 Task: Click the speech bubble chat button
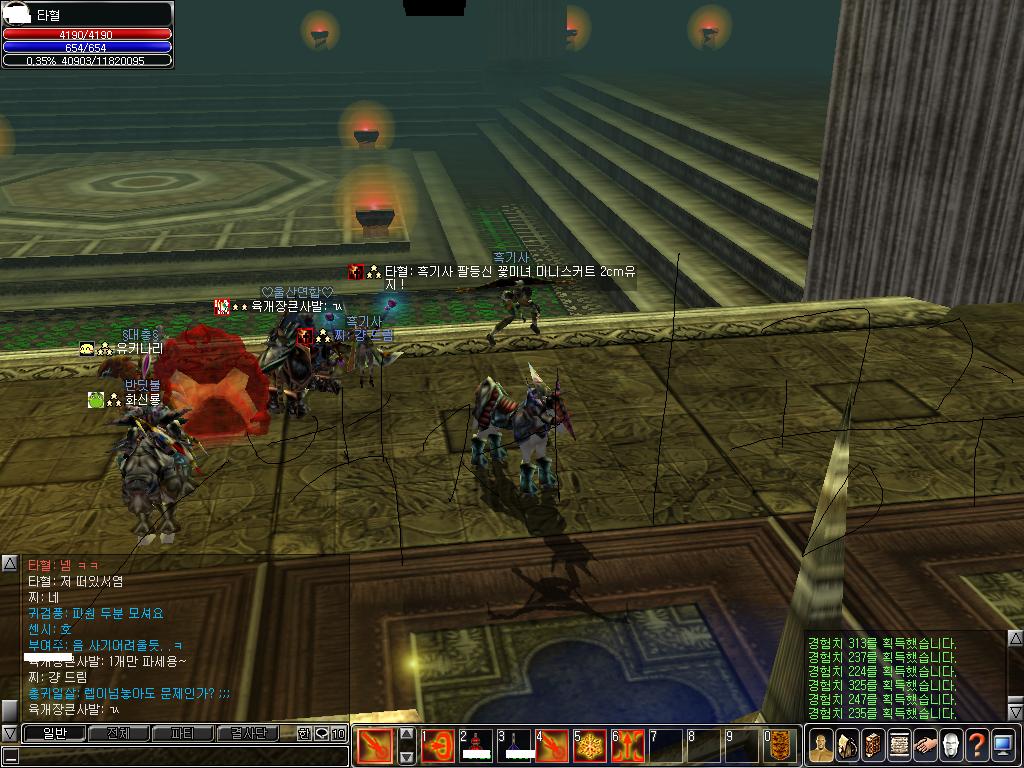point(322,734)
